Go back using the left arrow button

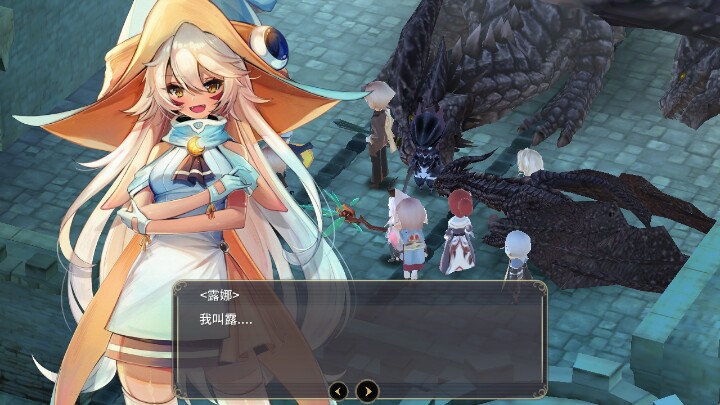tap(339, 390)
